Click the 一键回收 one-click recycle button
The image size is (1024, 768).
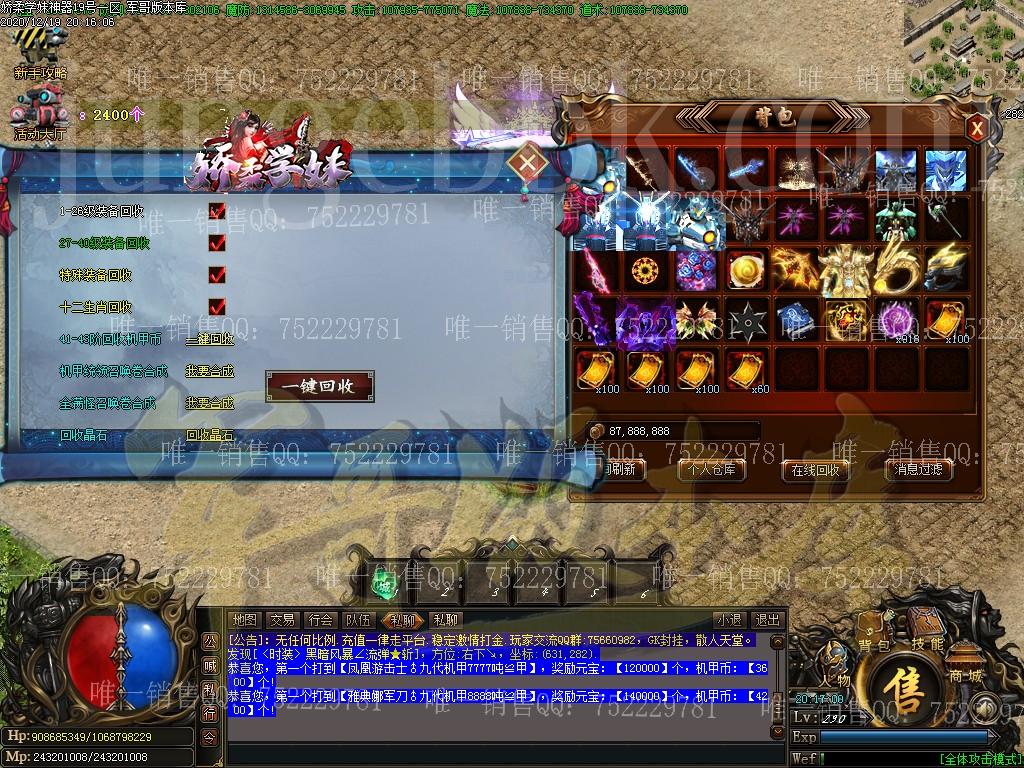(320, 386)
